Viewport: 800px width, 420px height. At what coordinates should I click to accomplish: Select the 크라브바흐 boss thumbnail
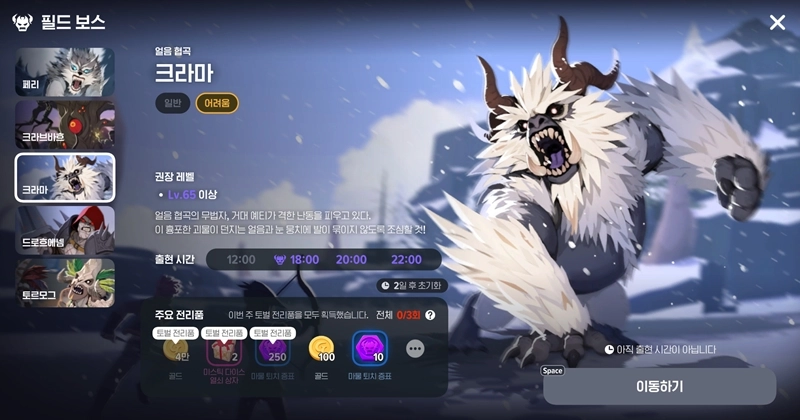pos(65,124)
